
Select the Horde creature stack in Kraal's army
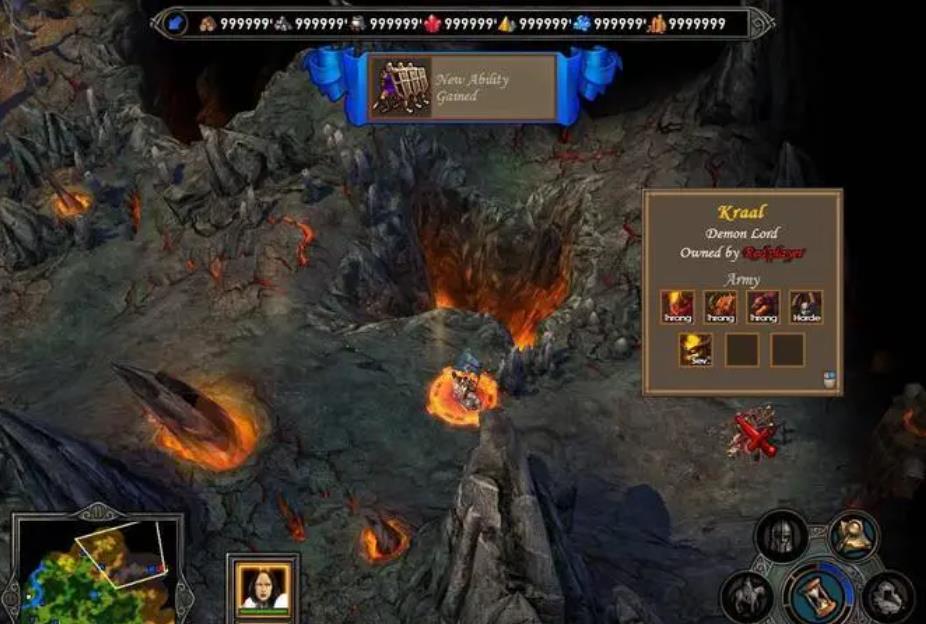(806, 307)
